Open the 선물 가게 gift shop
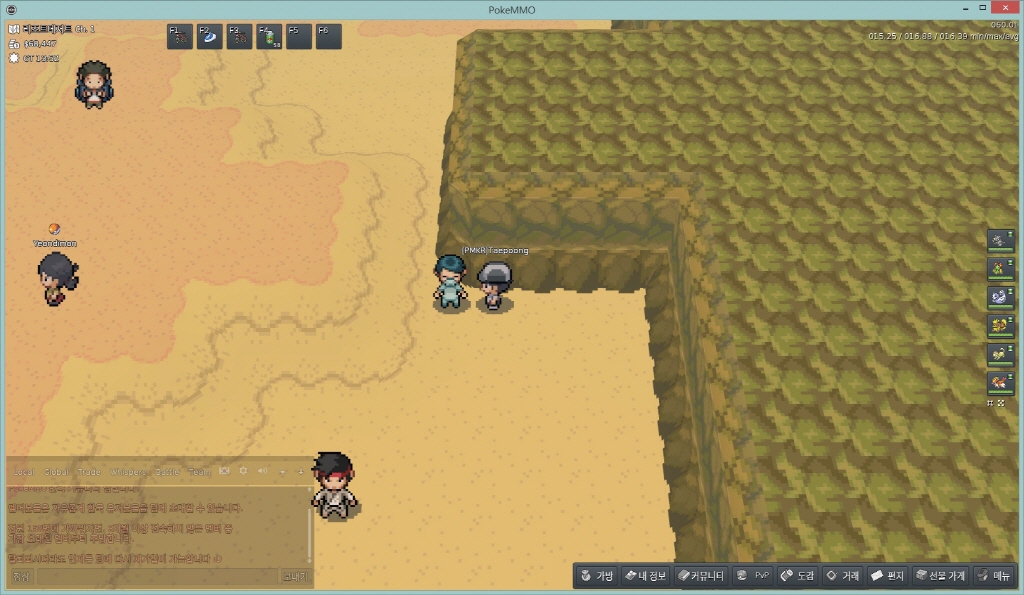The height and width of the screenshot is (595, 1024). (x=940, y=576)
